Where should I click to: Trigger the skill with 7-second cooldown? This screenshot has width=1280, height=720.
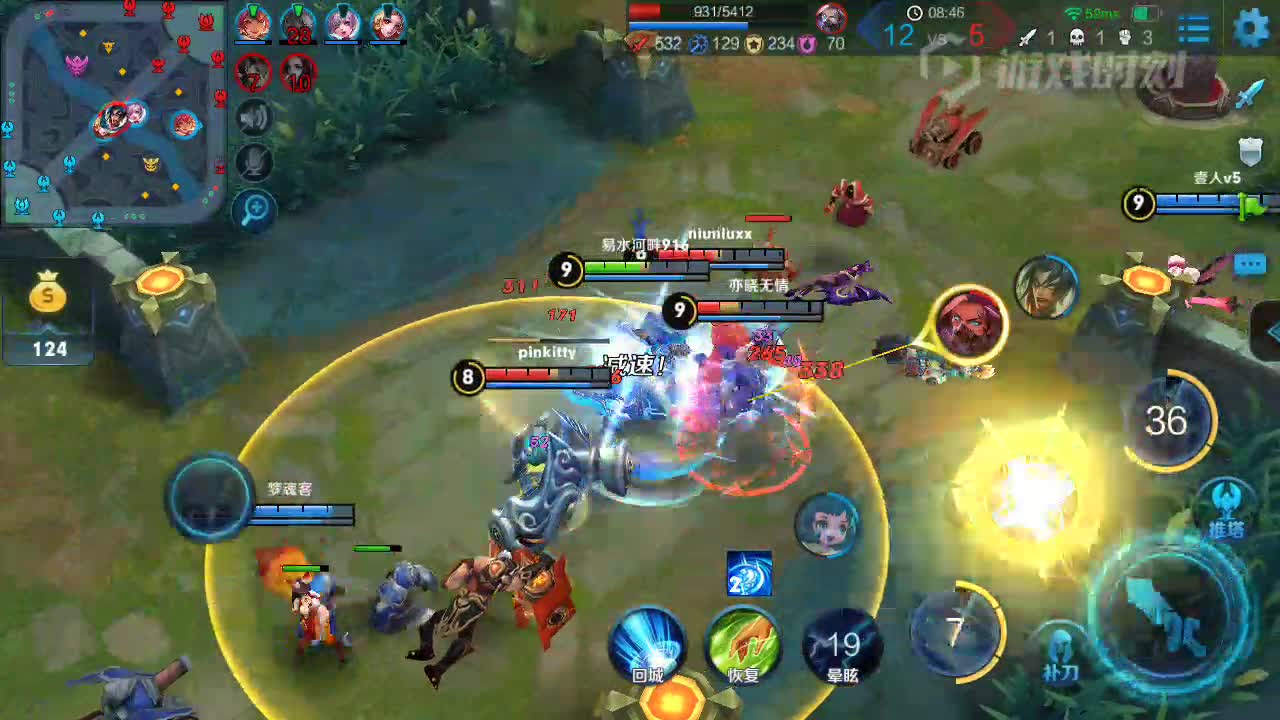pos(957,630)
